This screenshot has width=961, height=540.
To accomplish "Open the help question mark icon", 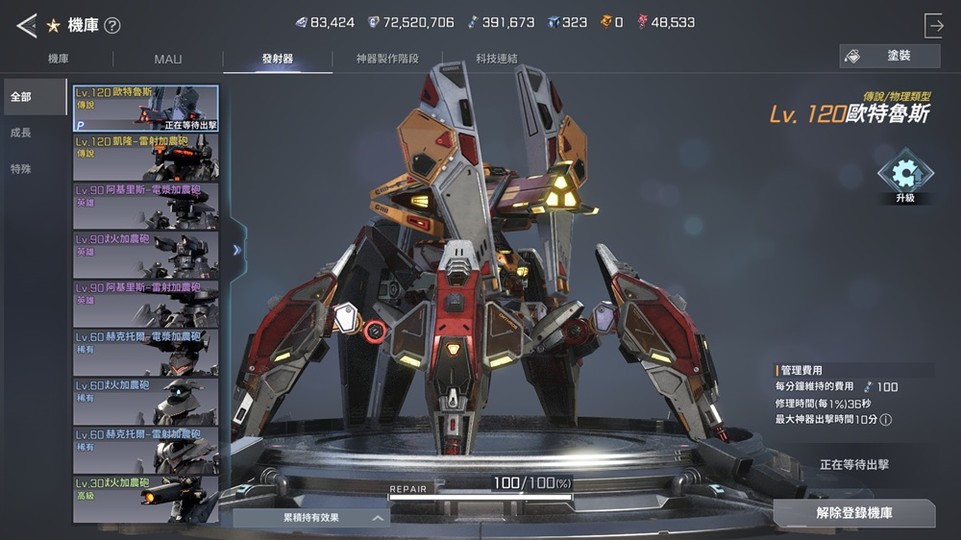I will (112, 25).
